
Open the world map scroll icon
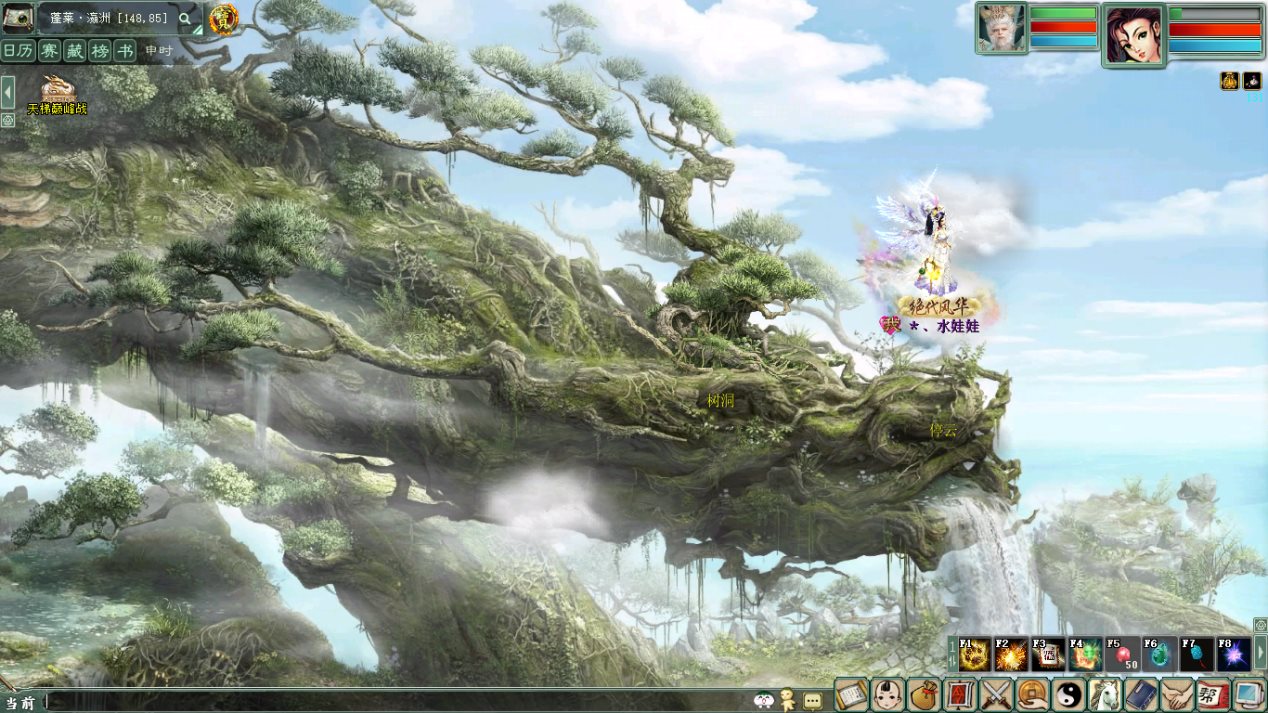point(17,17)
